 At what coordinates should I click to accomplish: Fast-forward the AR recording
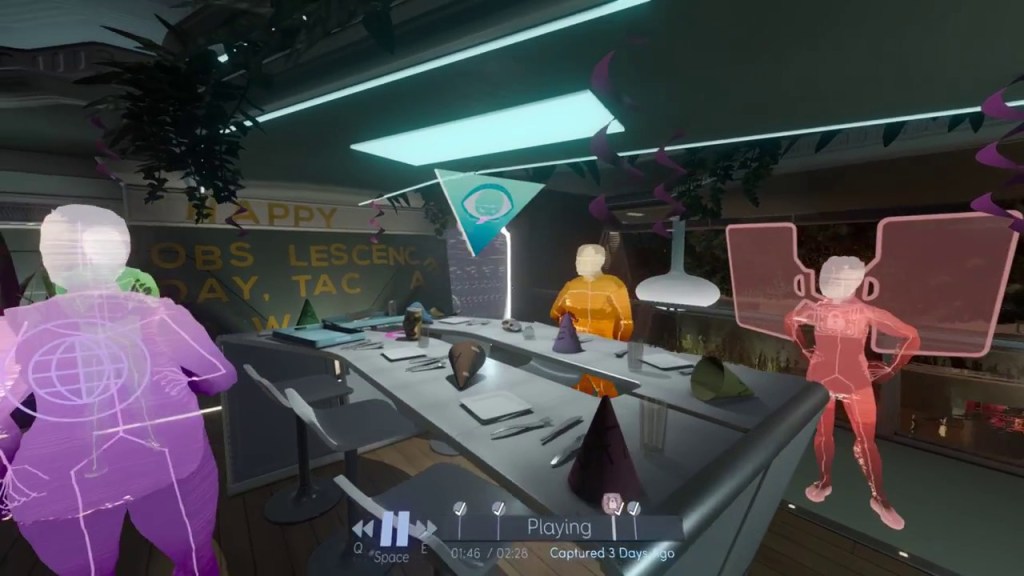click(x=425, y=528)
